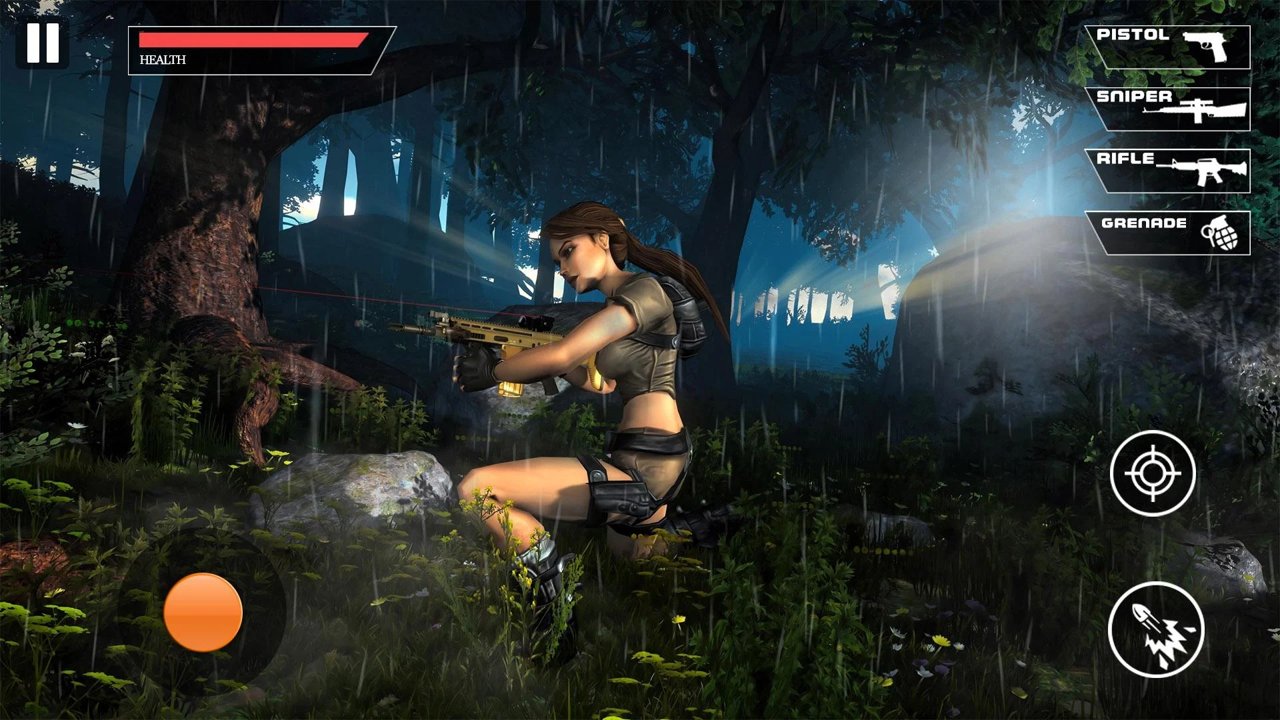1280x720 pixels.
Task: Tap the crosshair aim button
Action: coord(1153,473)
